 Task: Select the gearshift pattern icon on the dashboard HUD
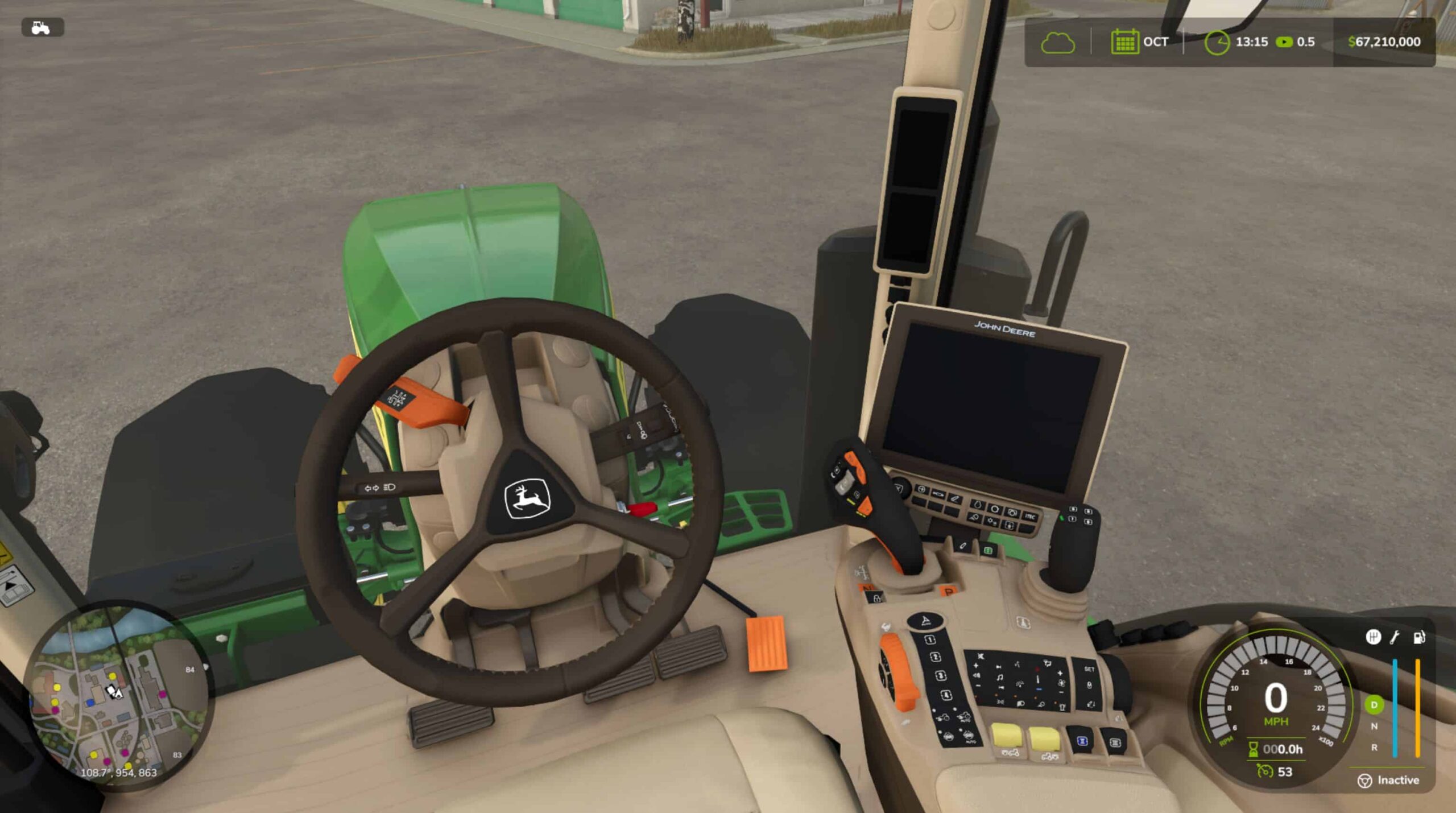(x=1374, y=637)
